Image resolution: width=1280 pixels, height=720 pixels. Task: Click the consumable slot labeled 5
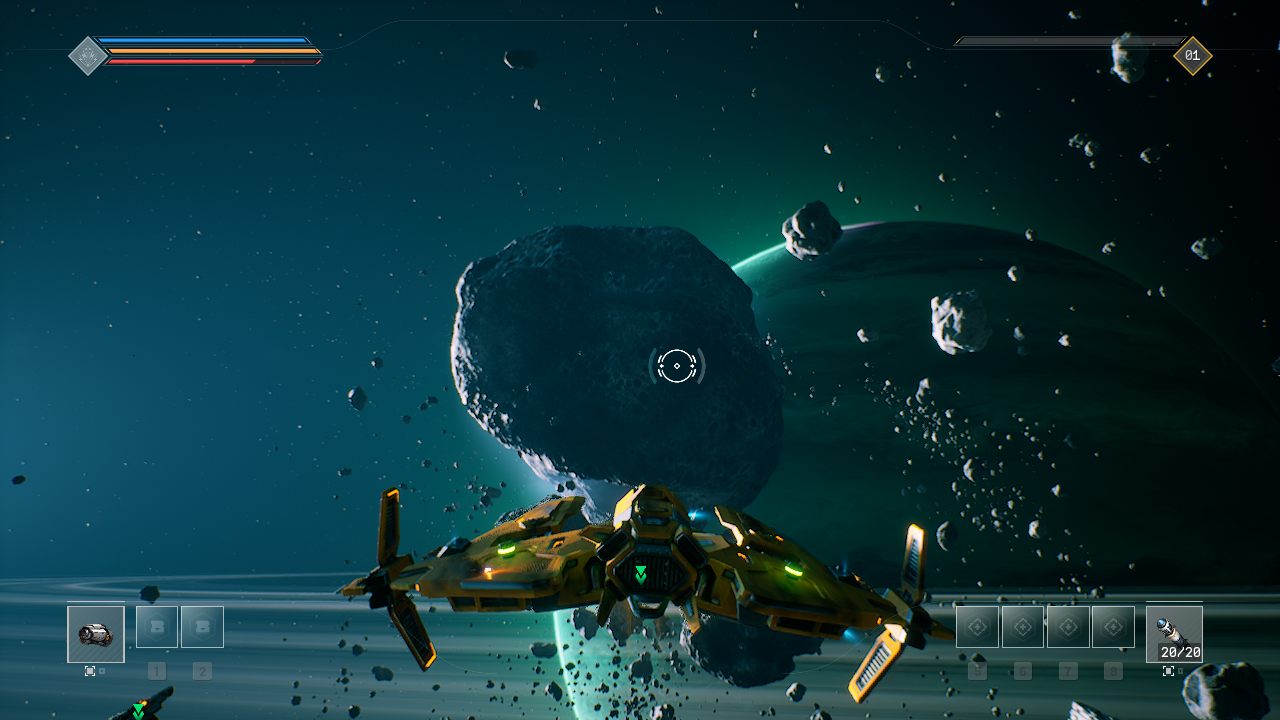977,626
